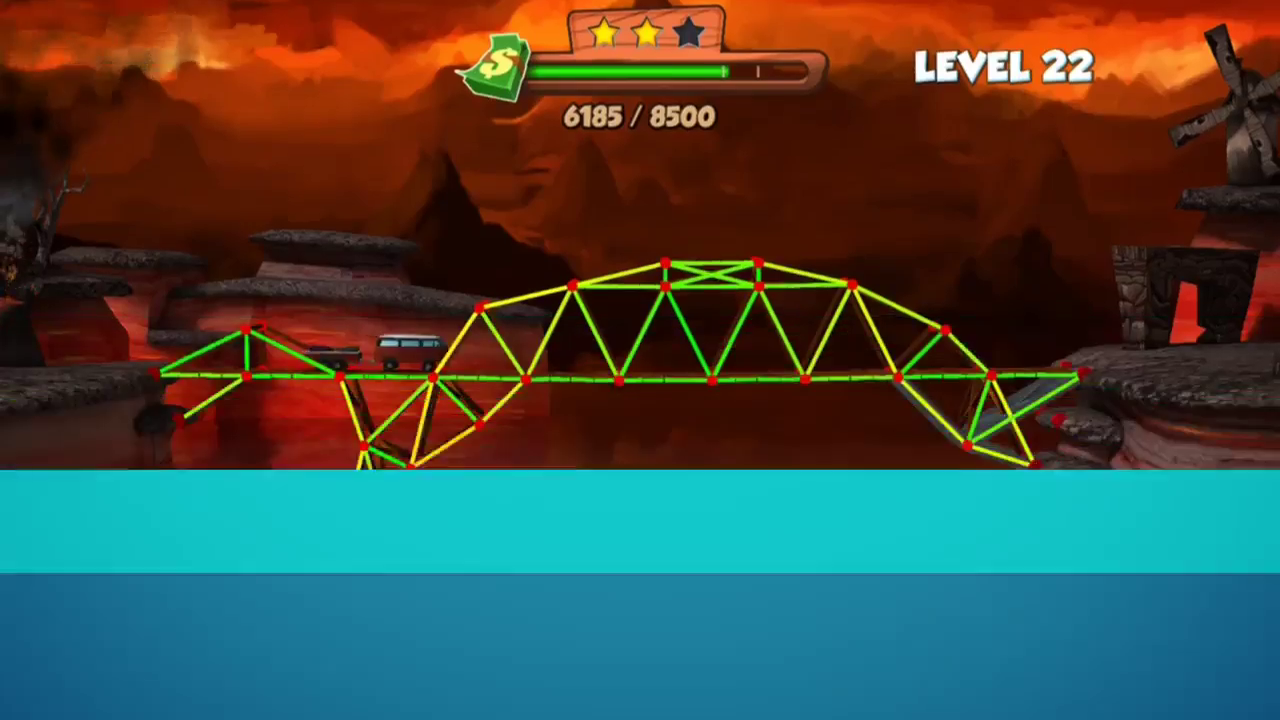Select the second gold star
Image resolution: width=1280 pixels, height=720 pixels.
pyautogui.click(x=646, y=33)
